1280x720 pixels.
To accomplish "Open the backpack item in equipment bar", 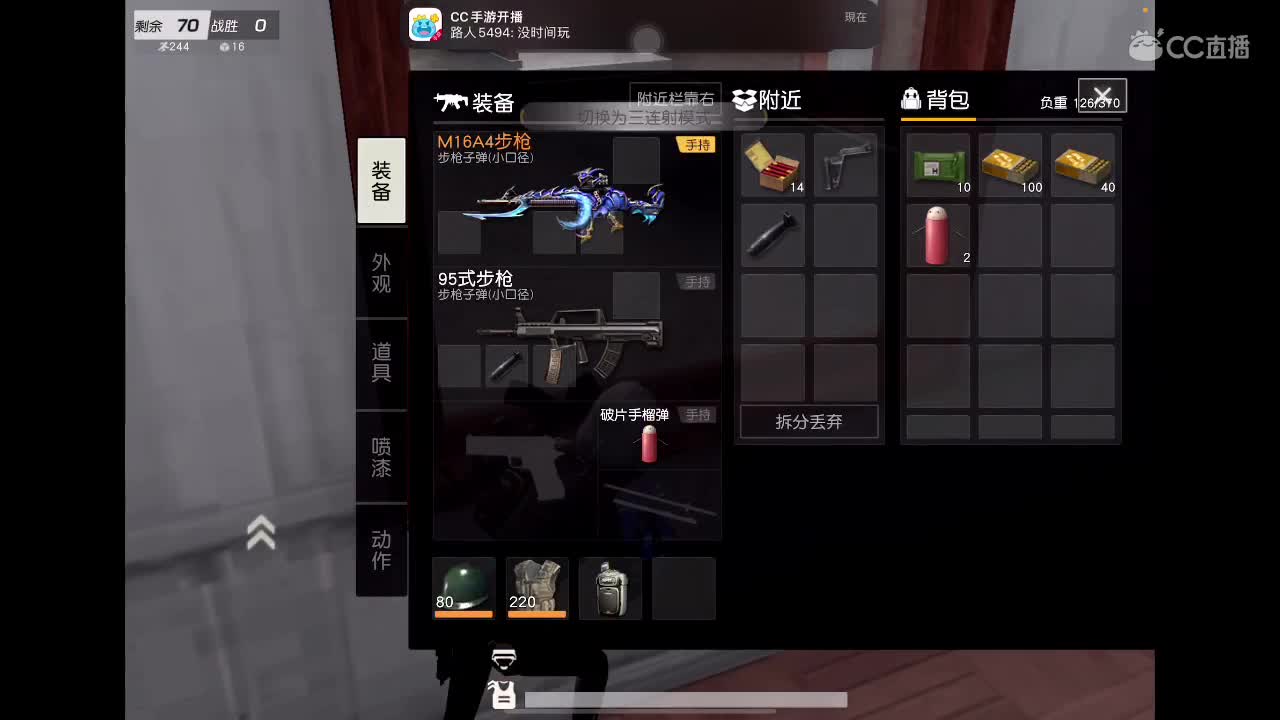I will pos(610,585).
